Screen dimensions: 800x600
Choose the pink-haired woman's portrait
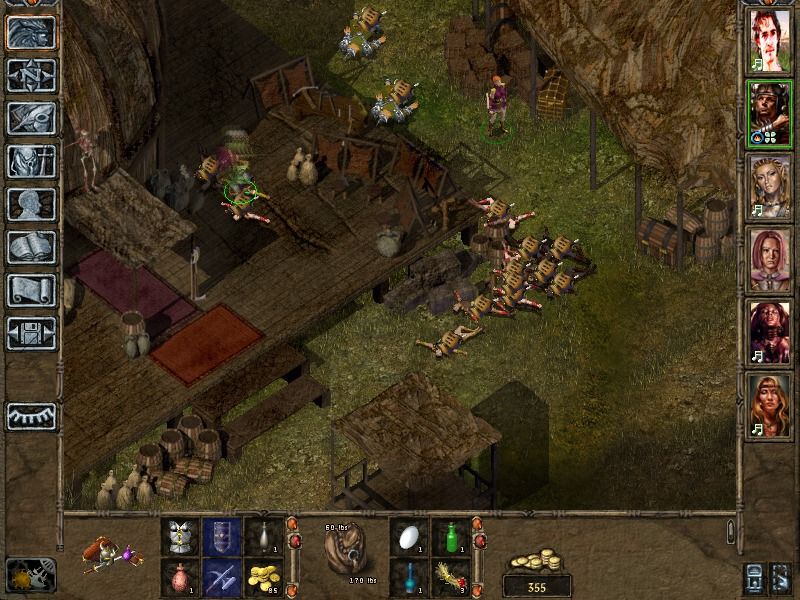tap(769, 260)
